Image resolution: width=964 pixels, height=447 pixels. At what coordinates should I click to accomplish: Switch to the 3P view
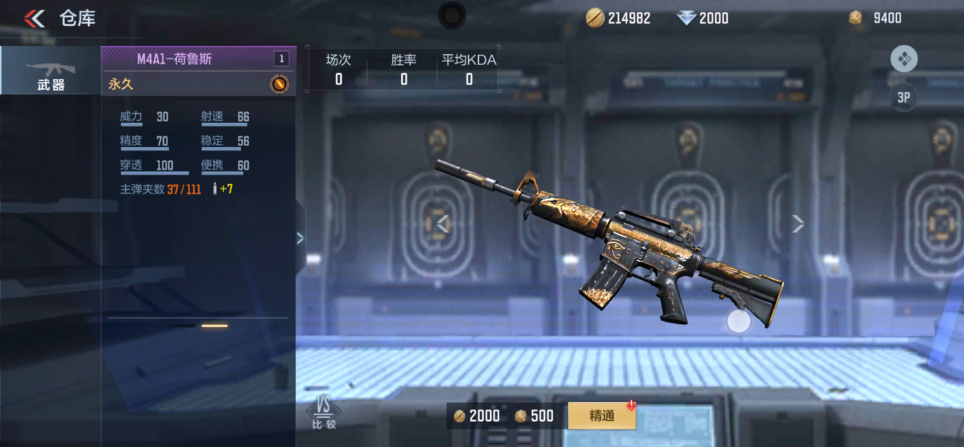903,97
